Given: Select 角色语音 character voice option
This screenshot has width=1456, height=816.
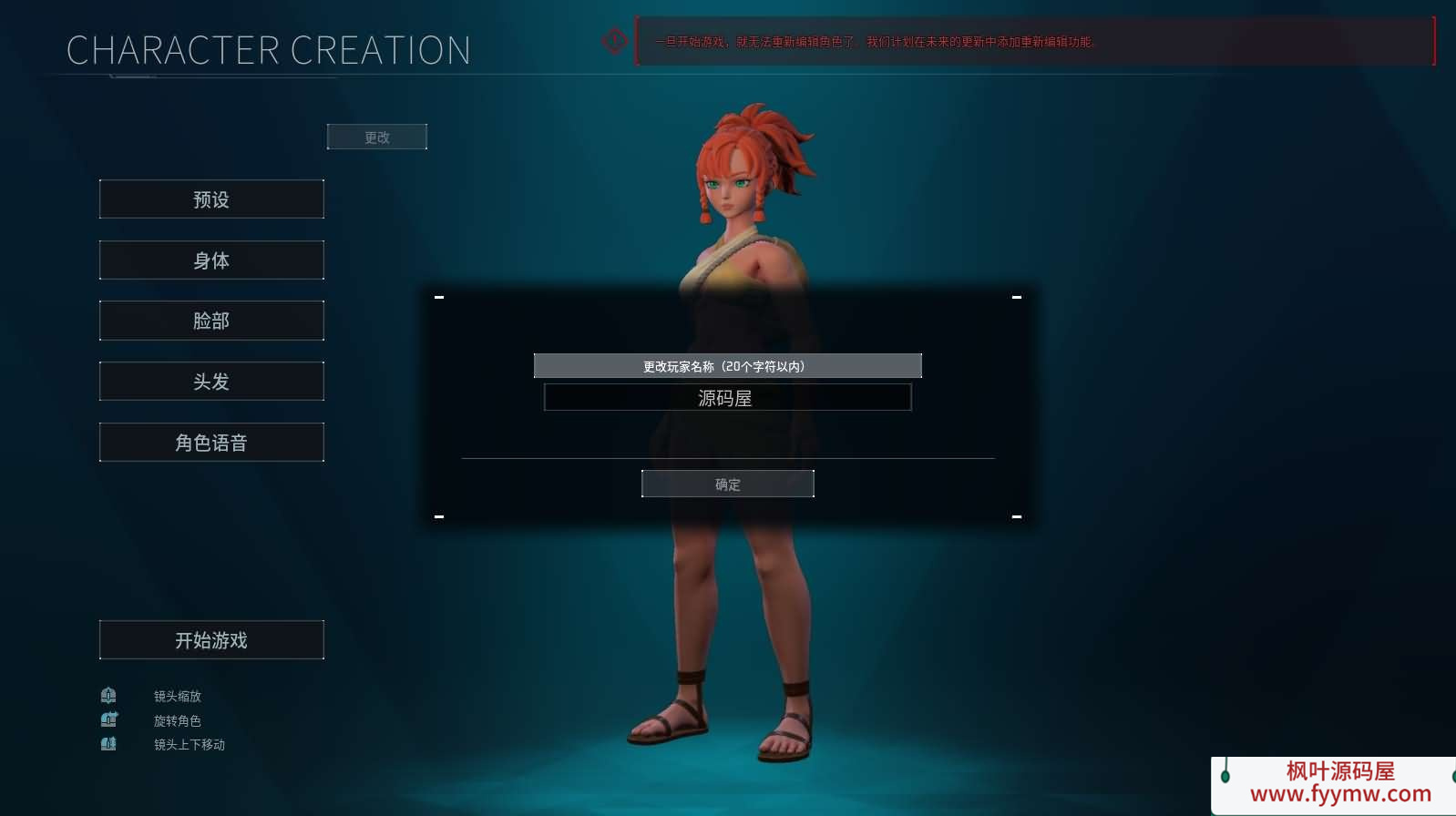Looking at the screenshot, I should (x=211, y=443).
